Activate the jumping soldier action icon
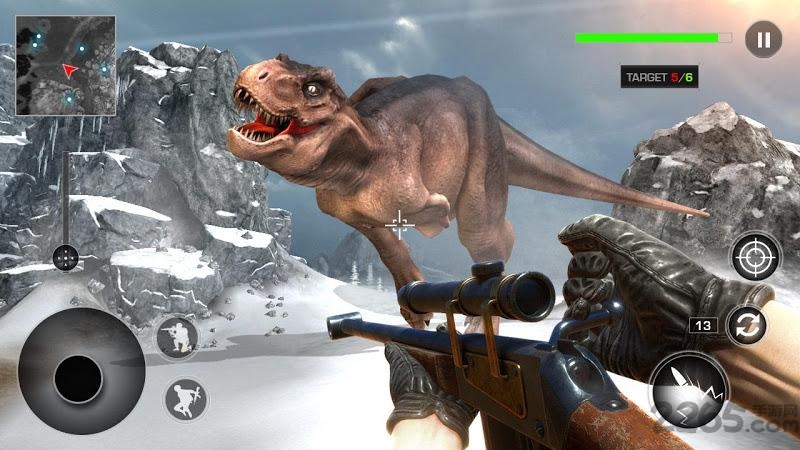The image size is (800, 450). click(x=185, y=398)
